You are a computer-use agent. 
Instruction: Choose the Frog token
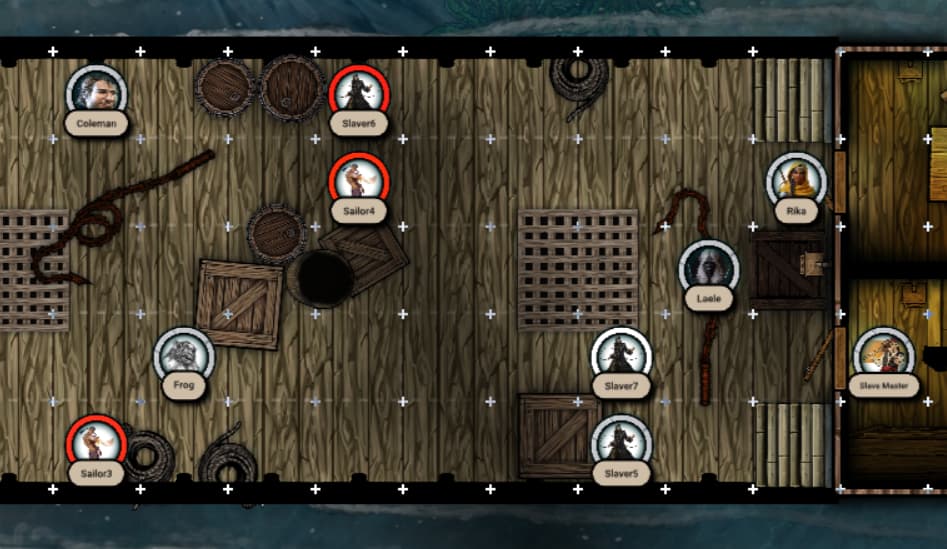tap(183, 355)
